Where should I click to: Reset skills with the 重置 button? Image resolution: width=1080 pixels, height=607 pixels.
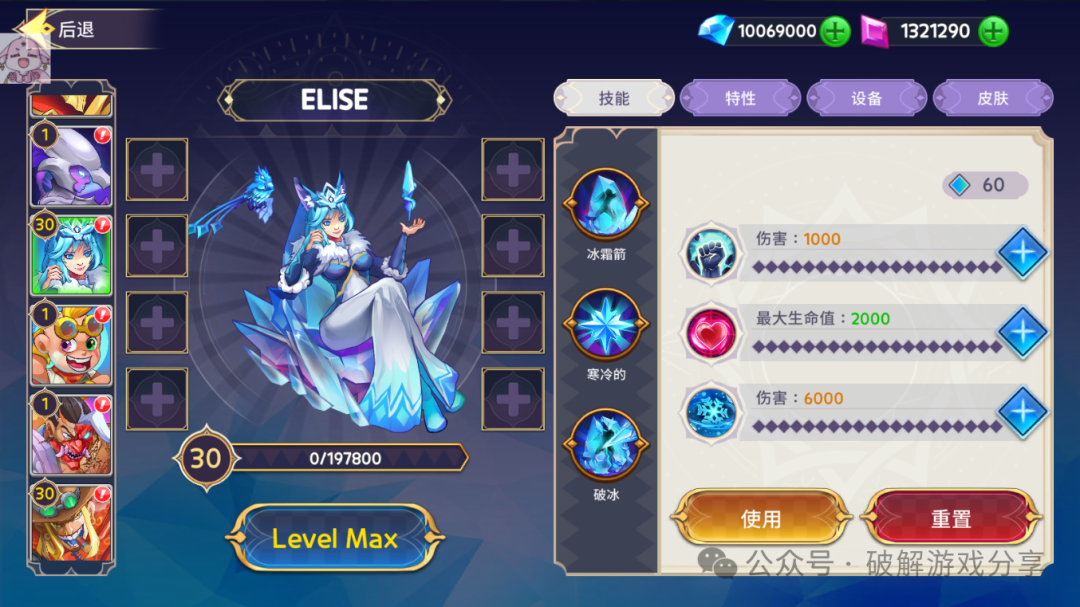coord(951,518)
